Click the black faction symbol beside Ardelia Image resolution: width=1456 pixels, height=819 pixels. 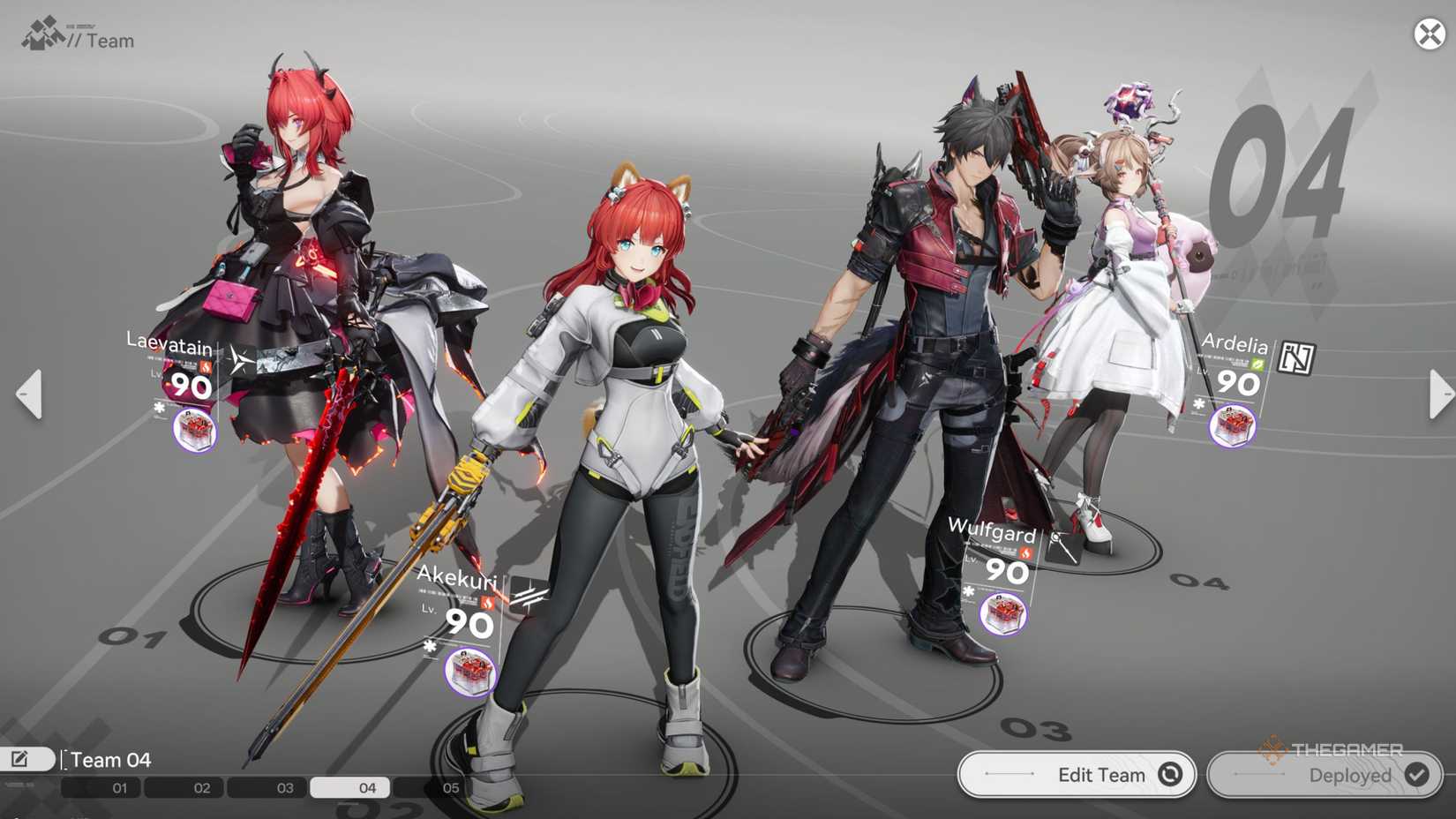1295,358
